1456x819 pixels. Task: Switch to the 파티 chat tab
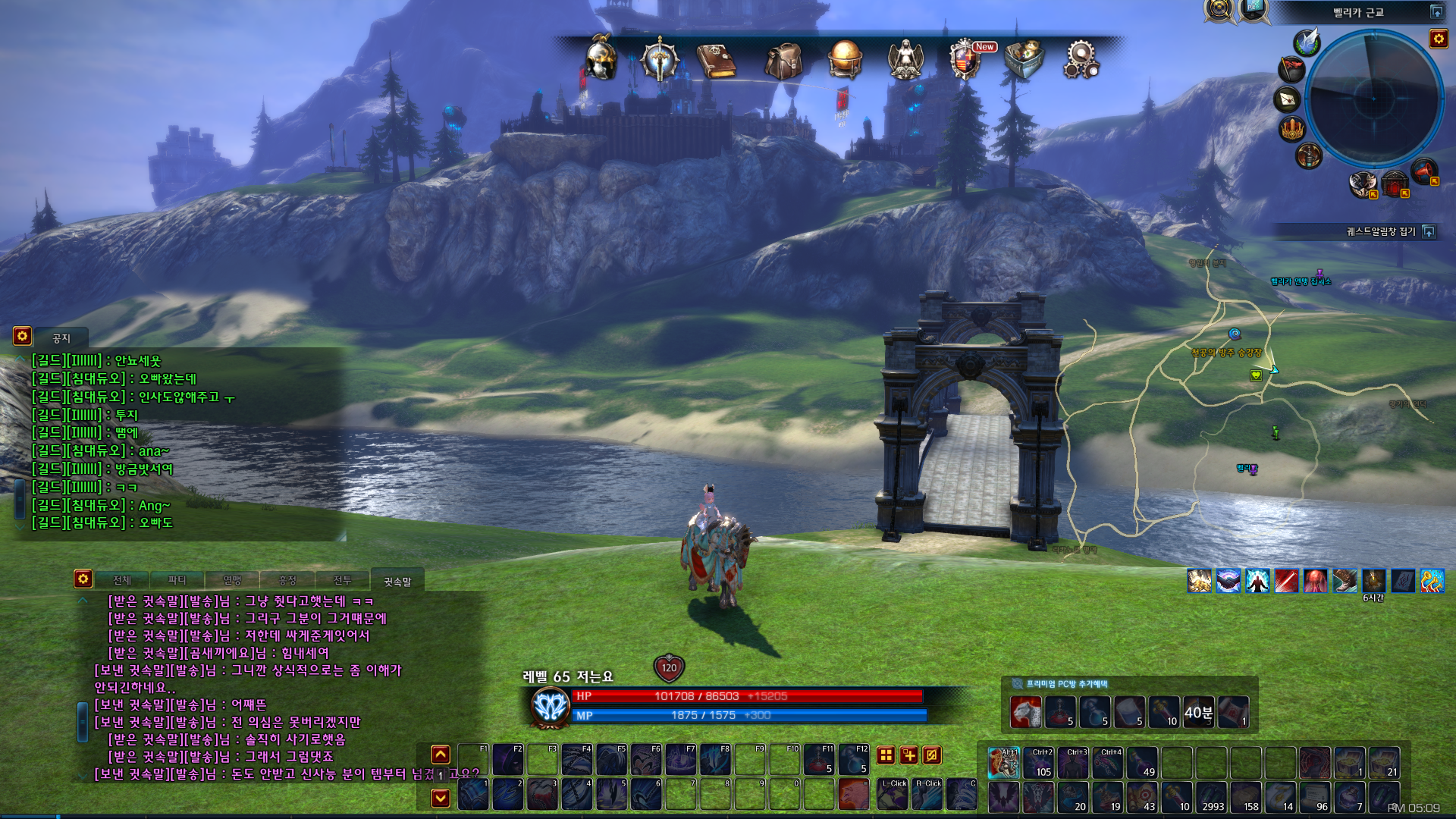coord(177,580)
